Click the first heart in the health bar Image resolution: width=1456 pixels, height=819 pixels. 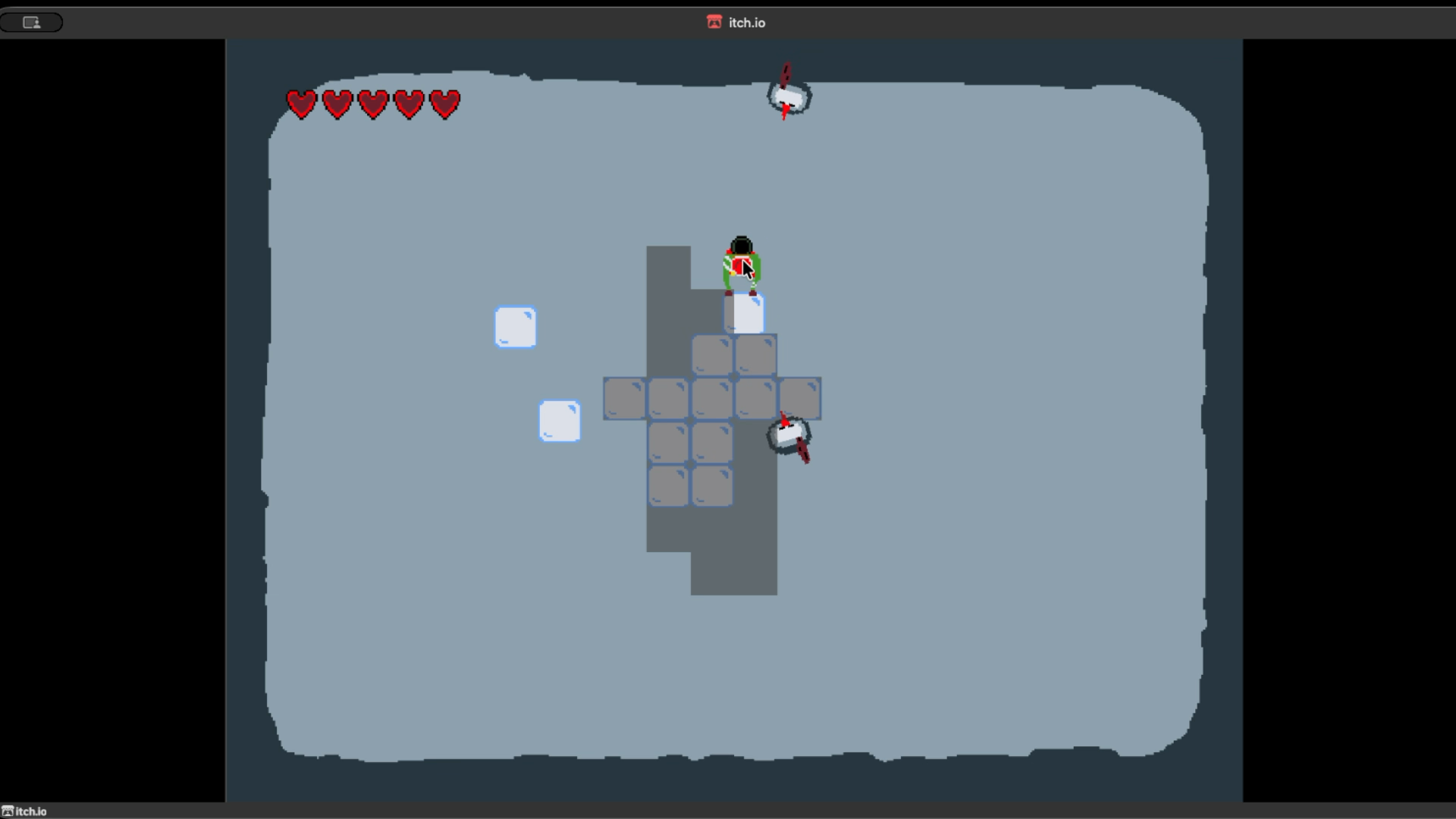[x=302, y=104]
